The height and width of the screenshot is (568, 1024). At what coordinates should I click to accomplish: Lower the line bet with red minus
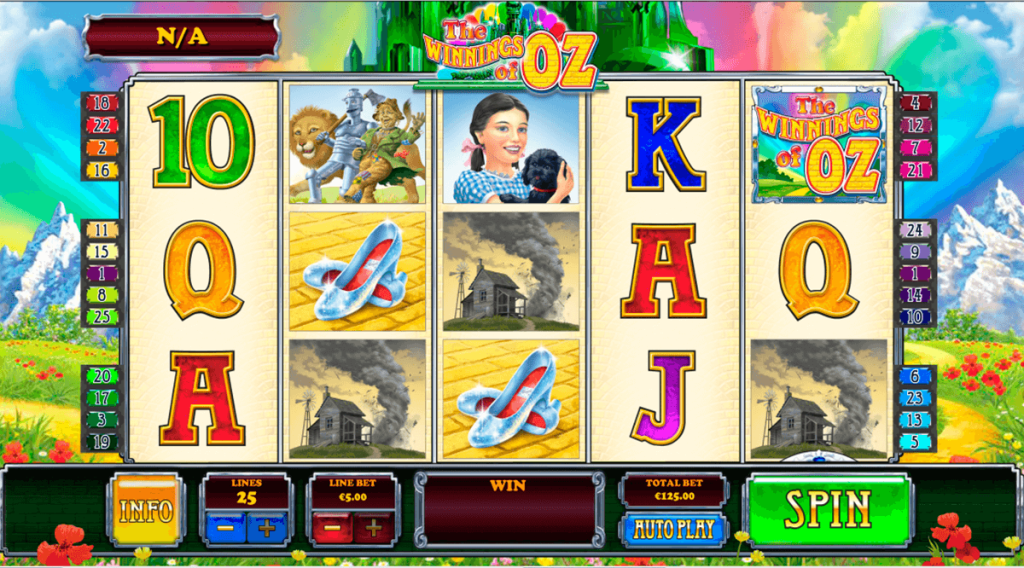pos(334,526)
